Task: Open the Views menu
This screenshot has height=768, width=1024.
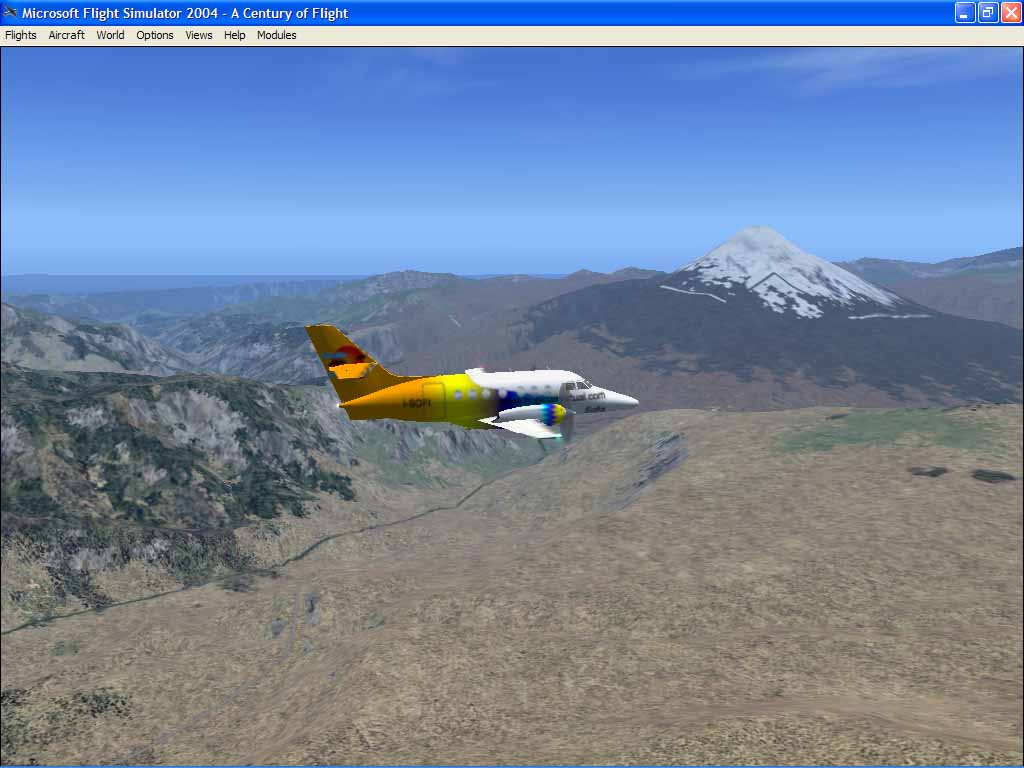Action: [x=199, y=35]
